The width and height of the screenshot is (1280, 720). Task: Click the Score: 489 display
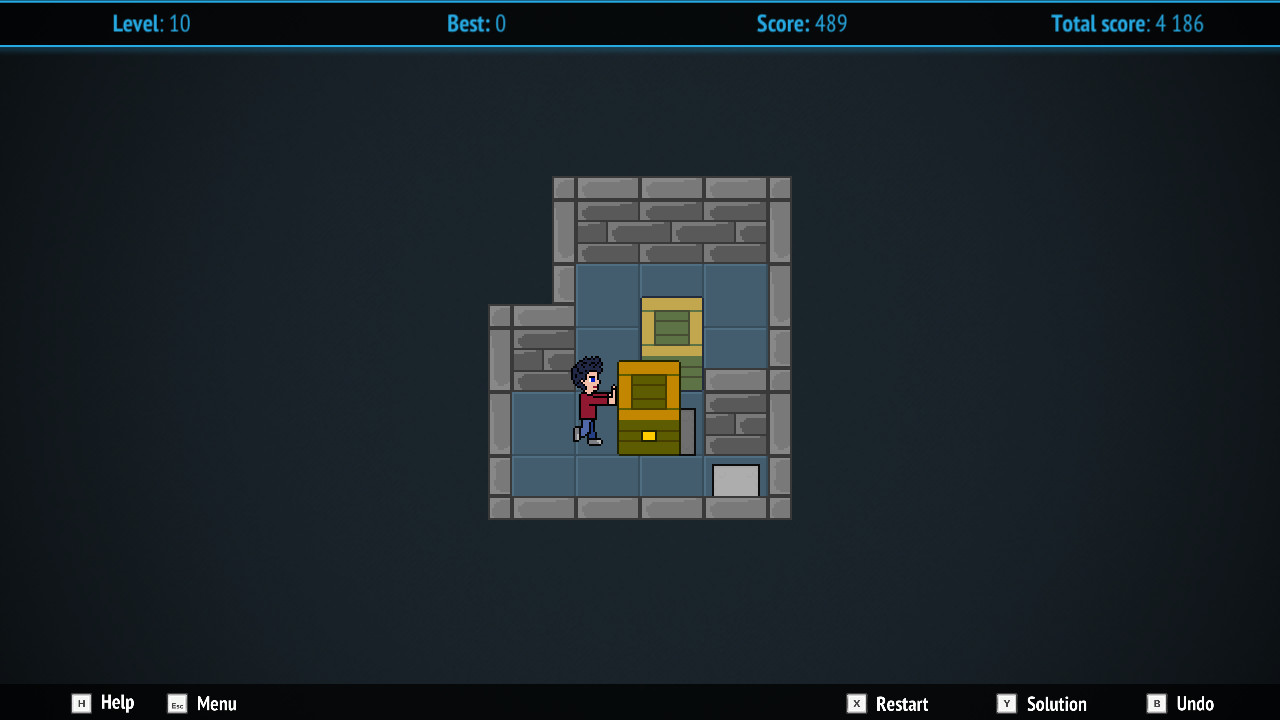802,24
